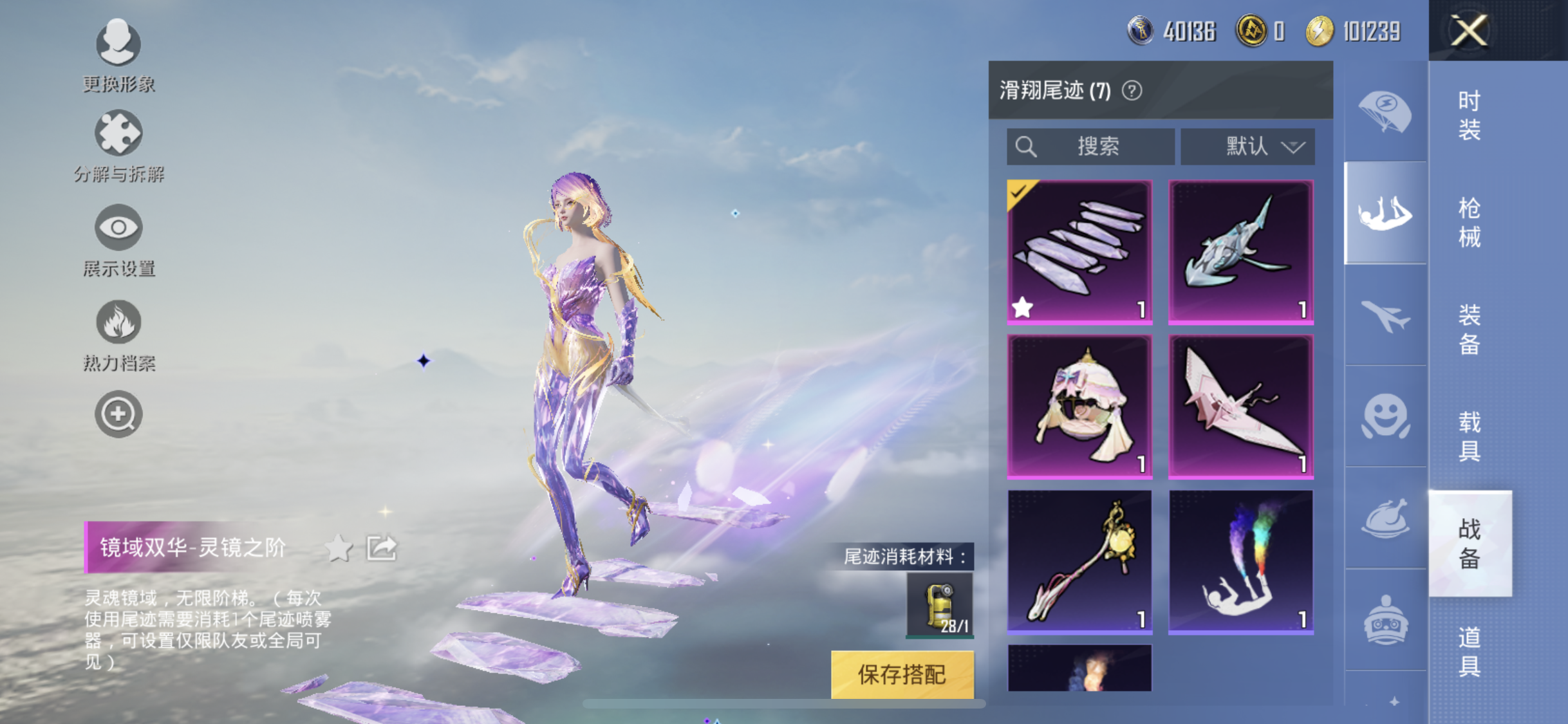The image size is (1568, 724).
Task: Click the magnifier zoom-in preview button
Action: click(x=118, y=414)
